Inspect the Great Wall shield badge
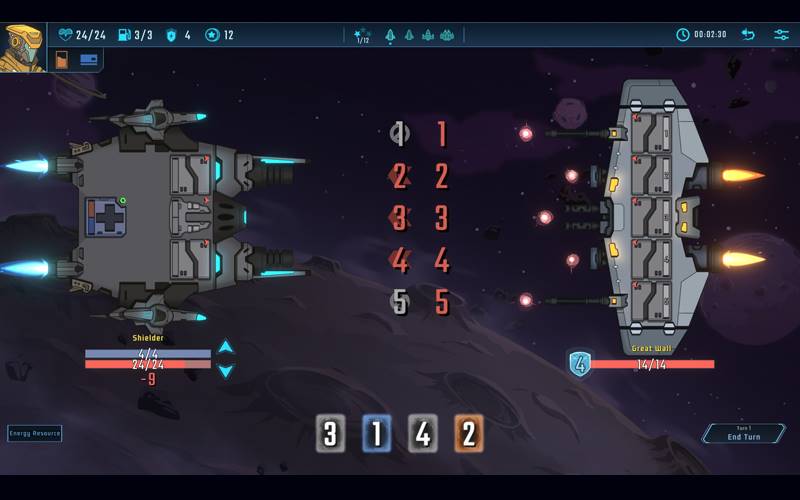Screen dimensions: 800x500 click(580, 364)
